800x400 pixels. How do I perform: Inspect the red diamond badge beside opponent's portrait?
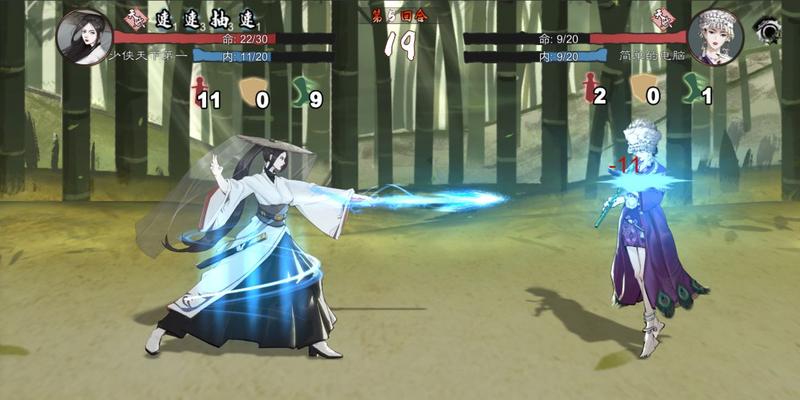click(661, 17)
